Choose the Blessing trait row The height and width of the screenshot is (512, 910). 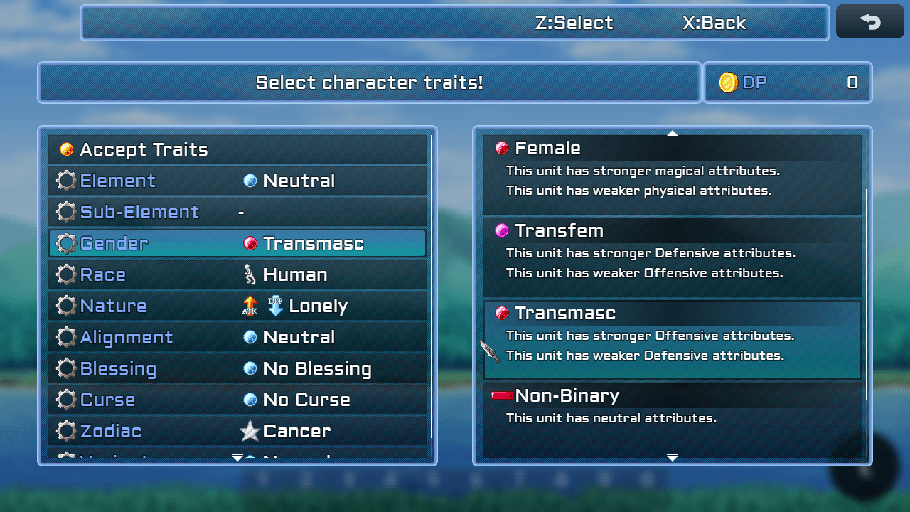pyautogui.click(x=237, y=369)
